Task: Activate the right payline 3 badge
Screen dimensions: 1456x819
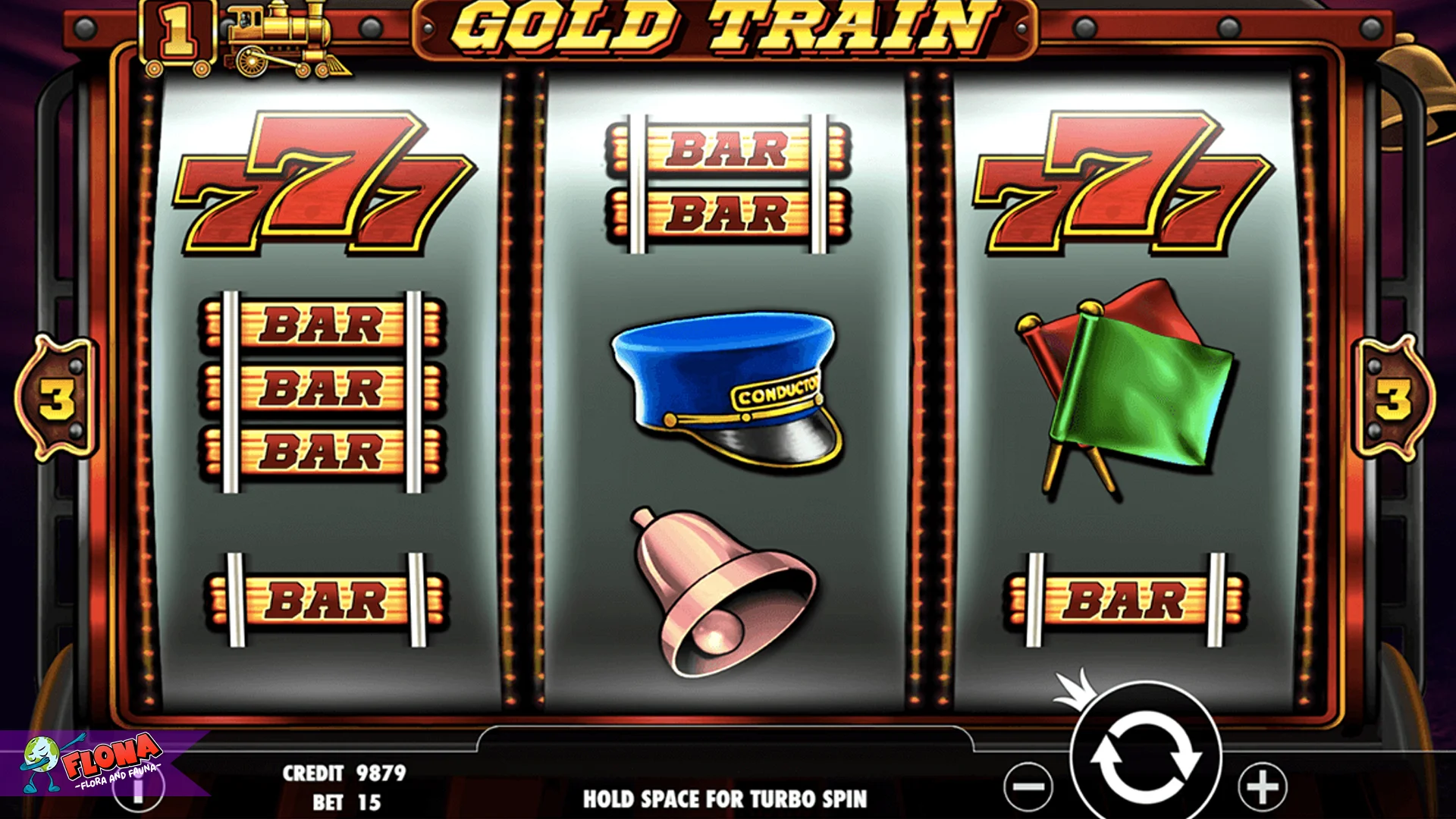Action: point(1395,398)
